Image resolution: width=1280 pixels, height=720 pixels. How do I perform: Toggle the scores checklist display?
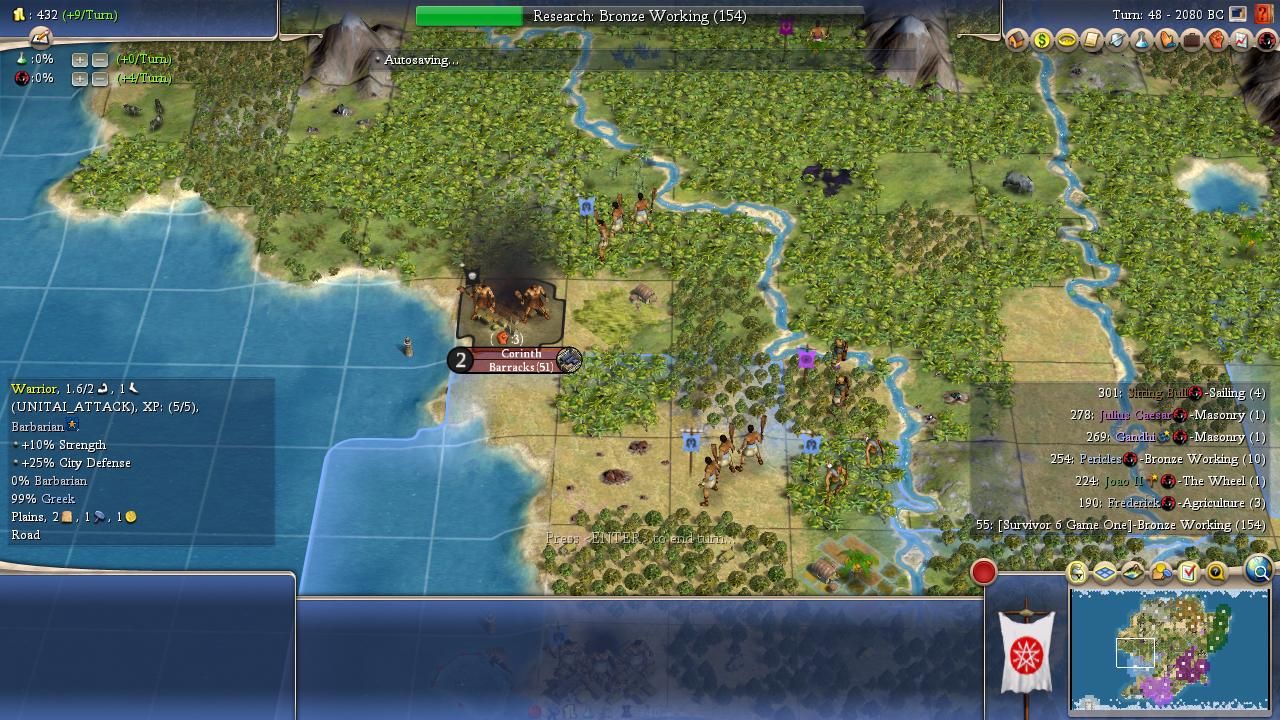[x=1188, y=572]
